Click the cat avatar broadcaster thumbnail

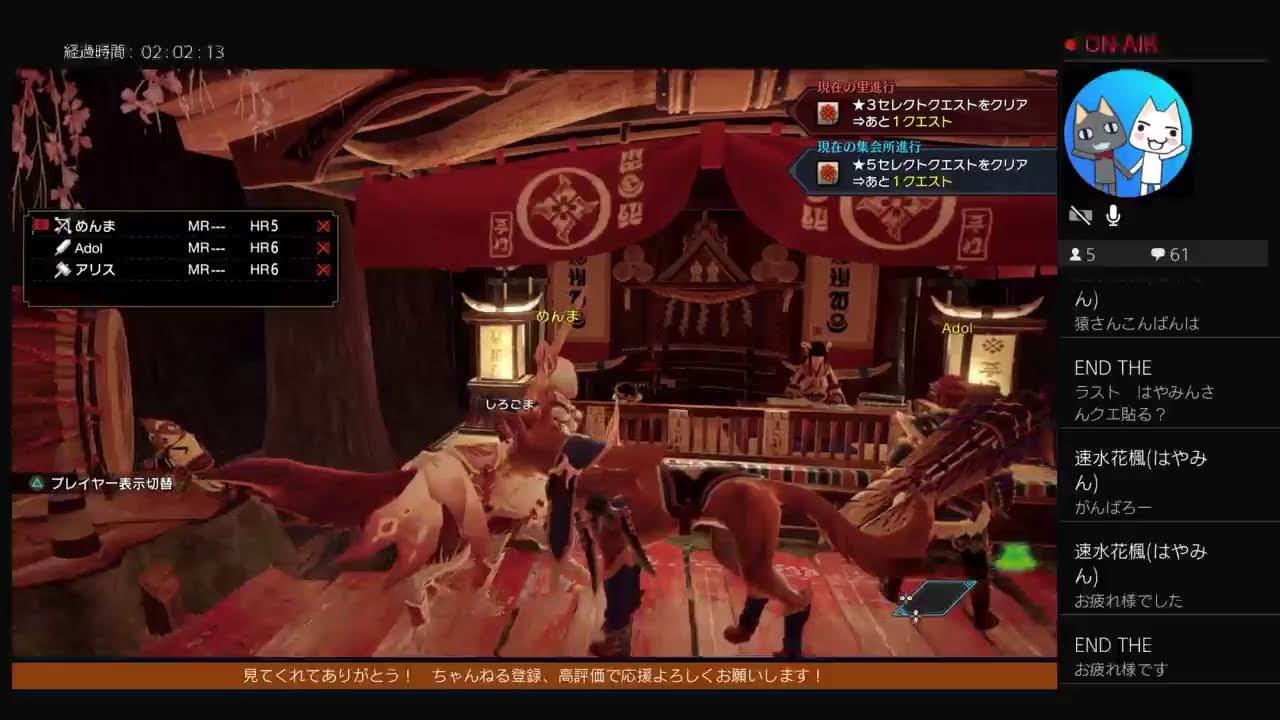tap(1127, 133)
